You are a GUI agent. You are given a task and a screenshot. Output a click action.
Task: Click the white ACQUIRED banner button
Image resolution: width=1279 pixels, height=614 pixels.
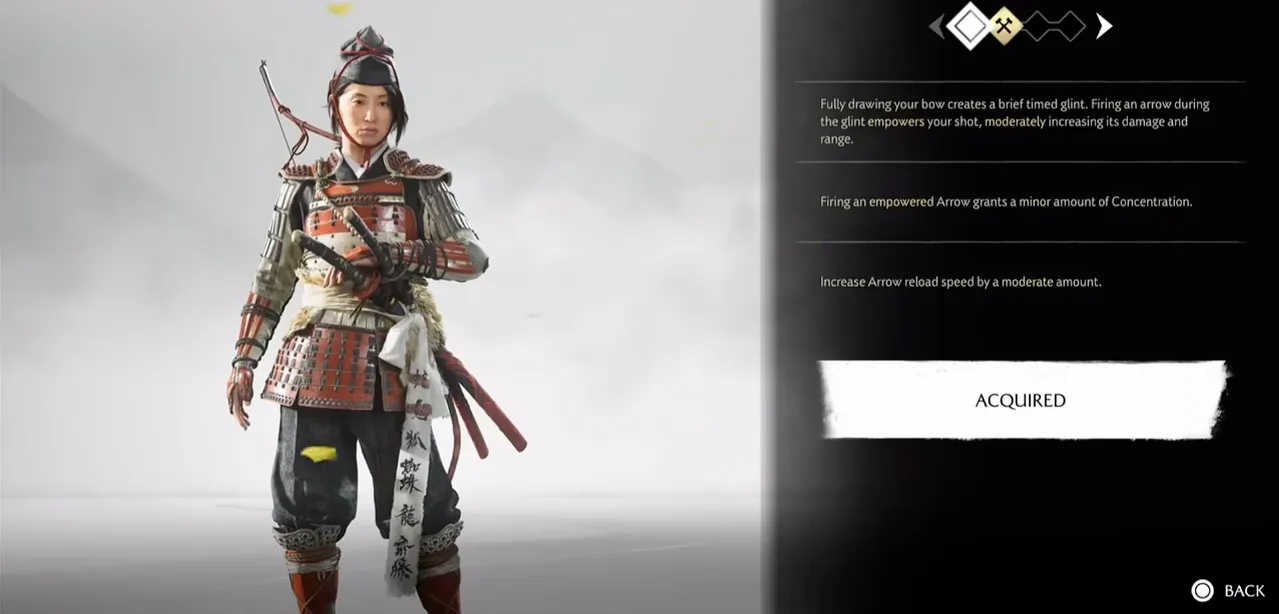[1021, 400]
